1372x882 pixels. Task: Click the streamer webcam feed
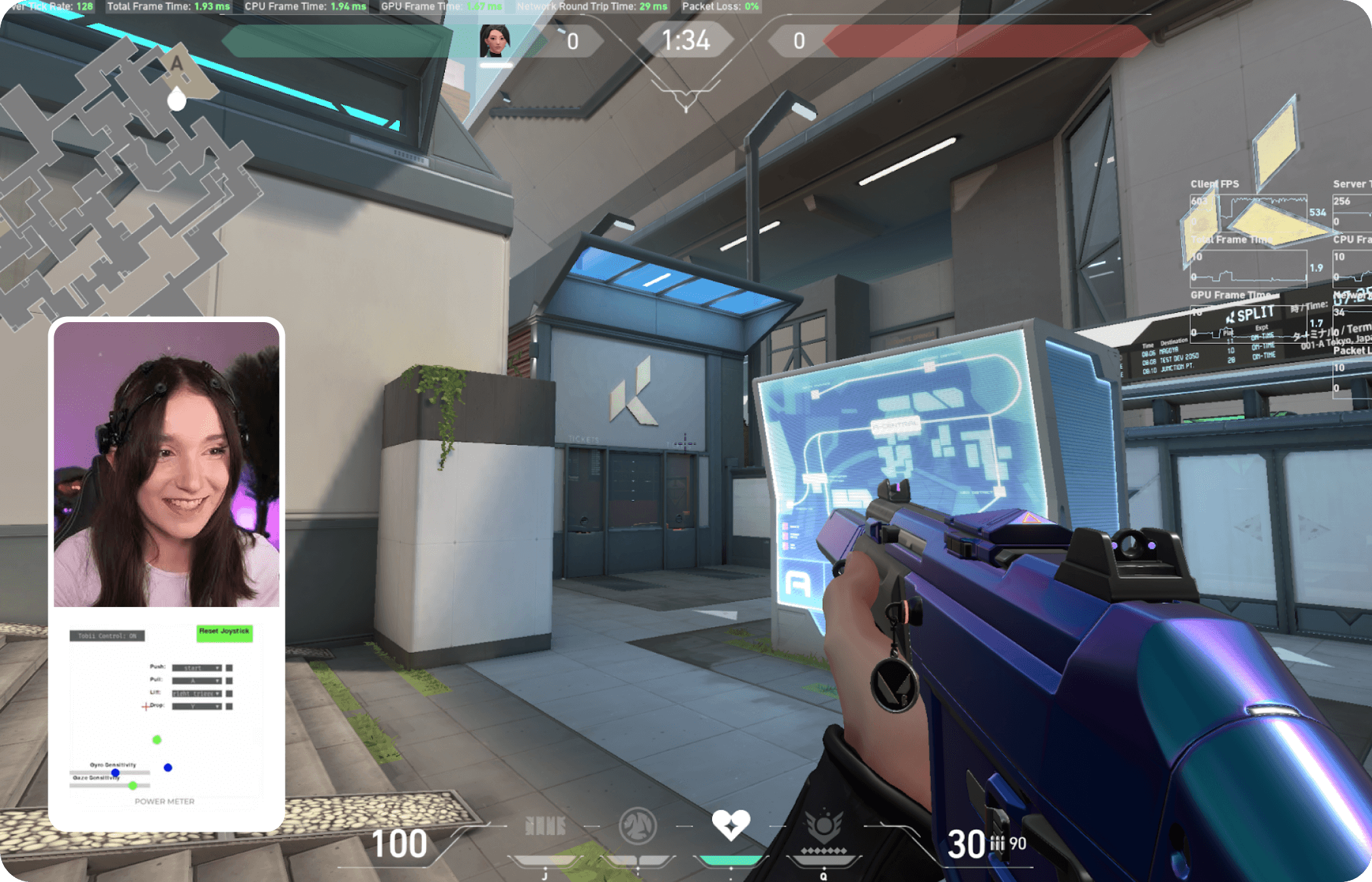click(167, 464)
